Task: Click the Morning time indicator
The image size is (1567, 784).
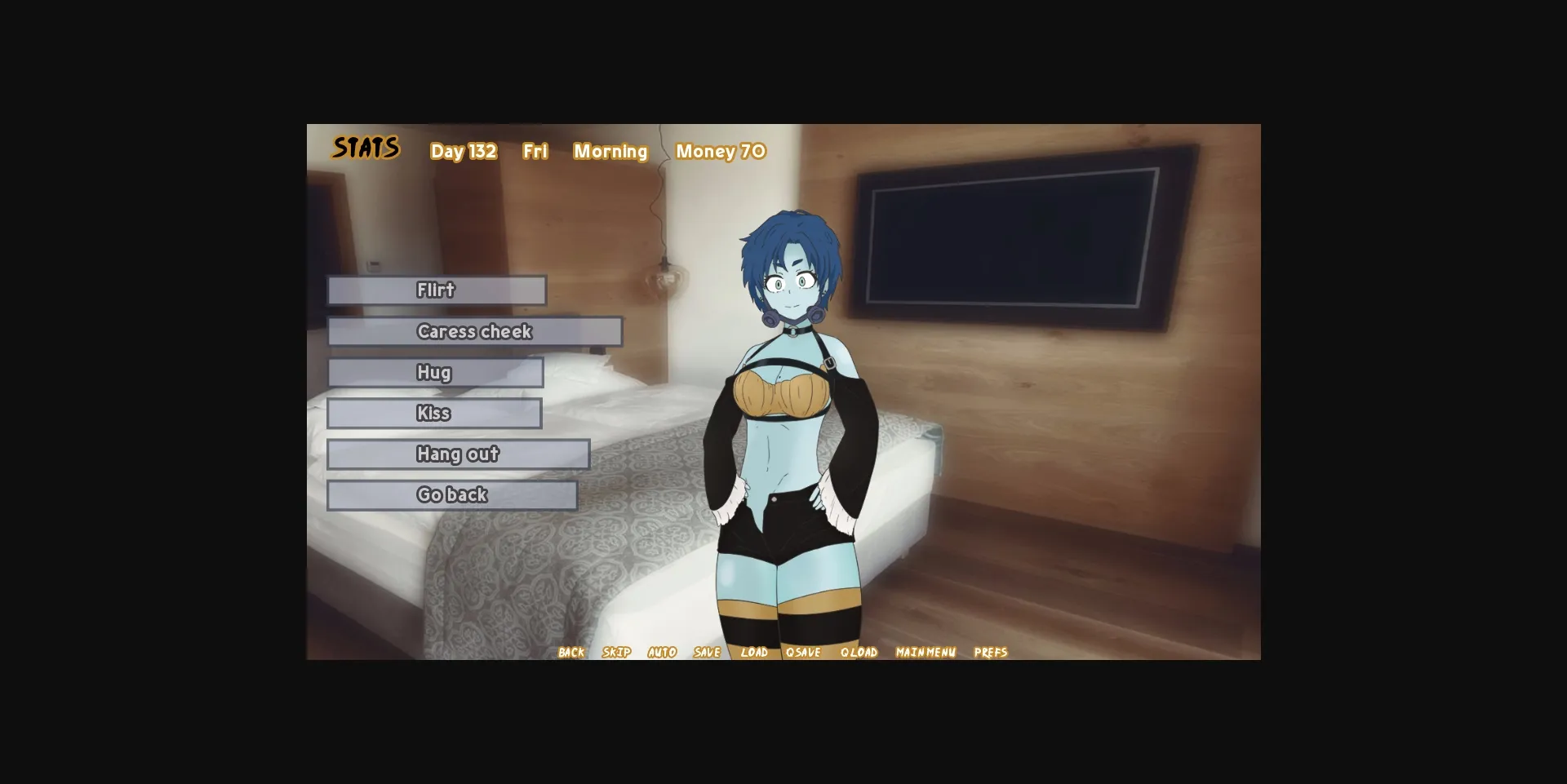Action: 610,151
